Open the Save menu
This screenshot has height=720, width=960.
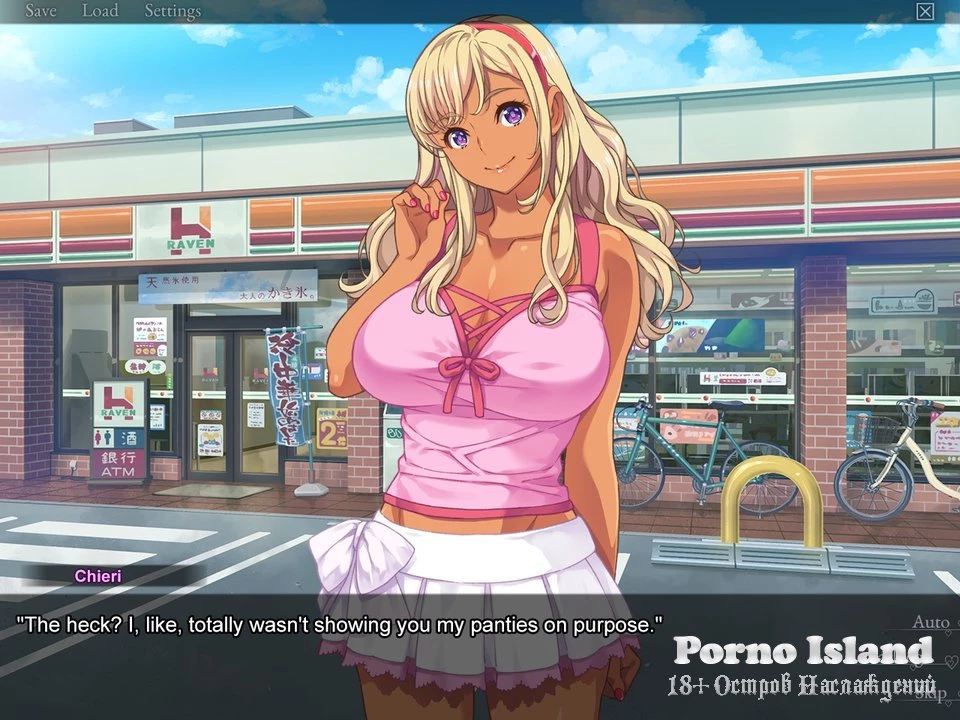click(x=40, y=12)
